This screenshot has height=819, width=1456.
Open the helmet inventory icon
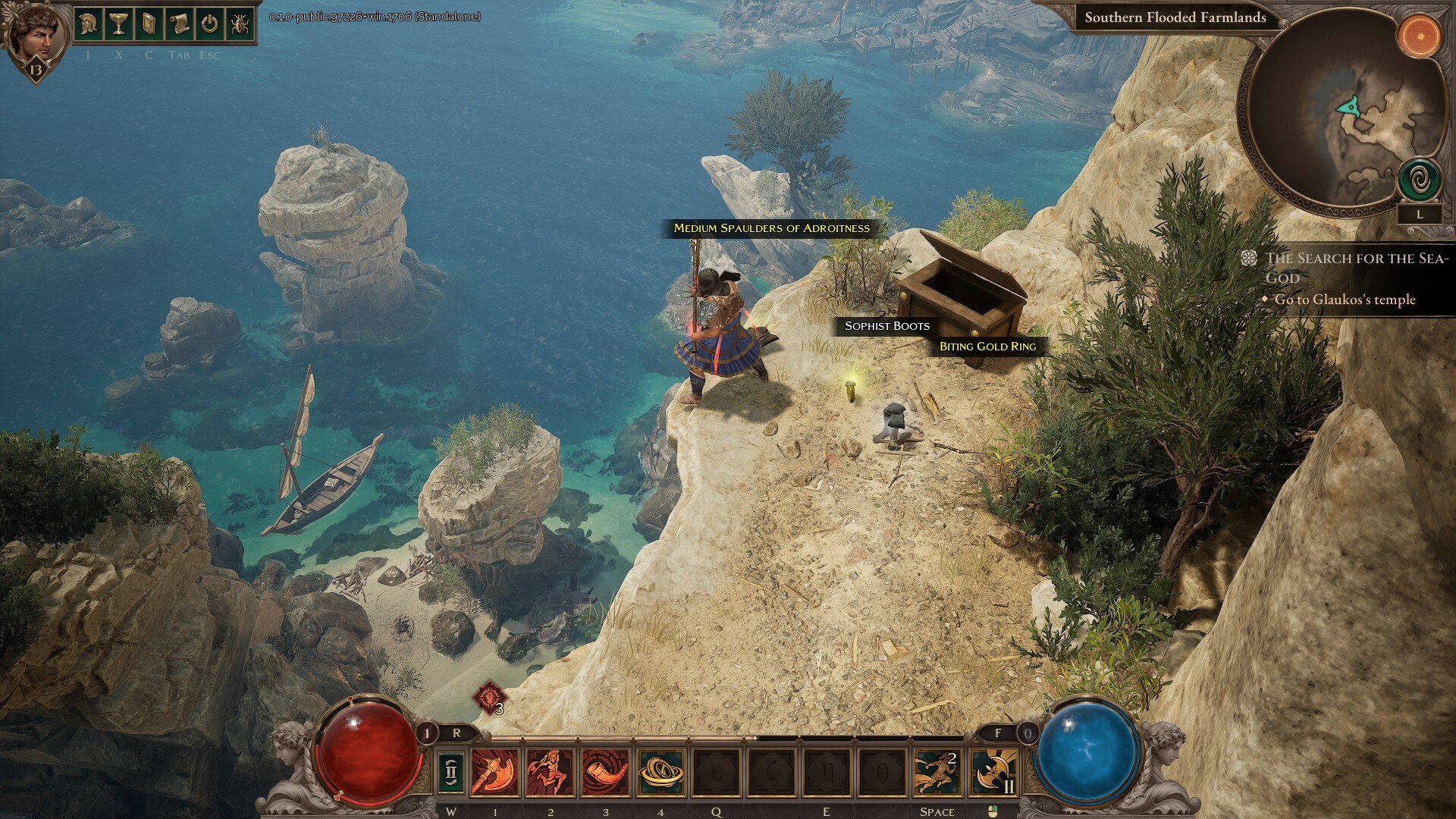point(88,24)
